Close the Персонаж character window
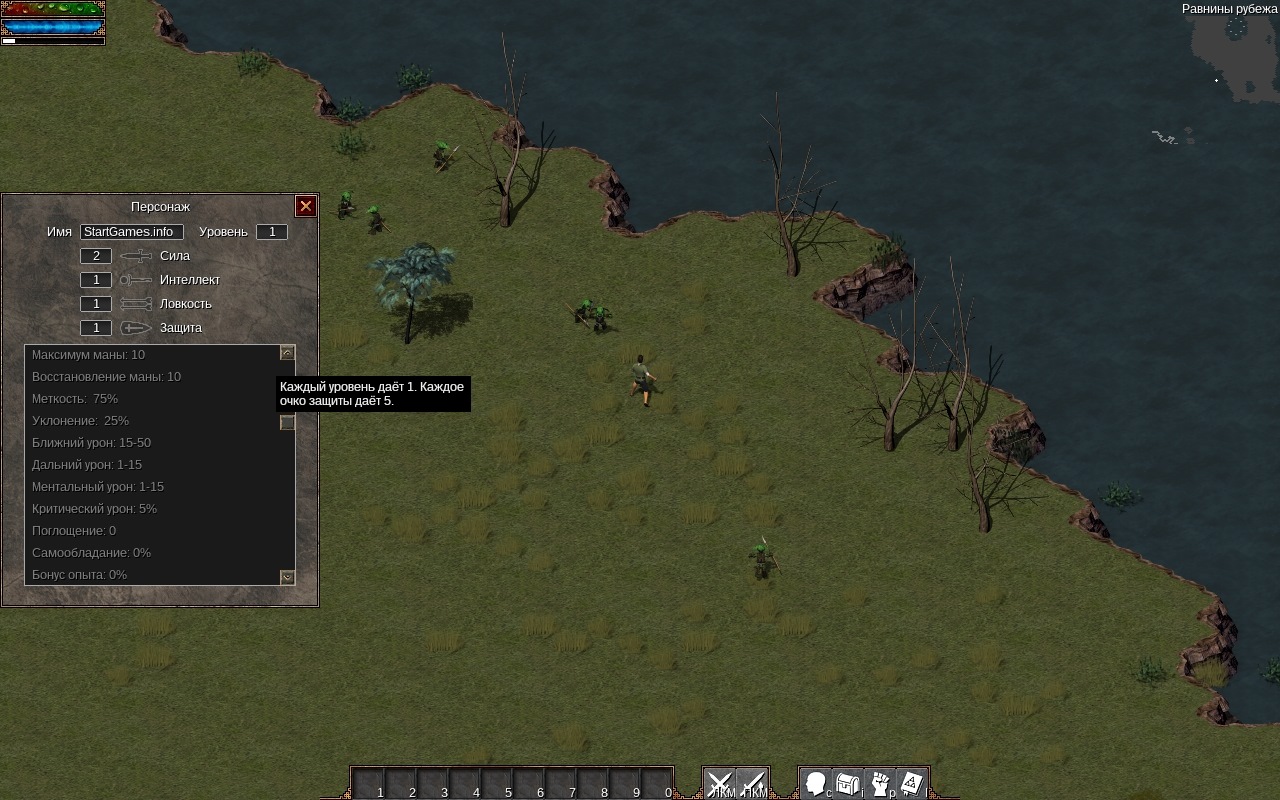The height and width of the screenshot is (800, 1280). [x=306, y=206]
